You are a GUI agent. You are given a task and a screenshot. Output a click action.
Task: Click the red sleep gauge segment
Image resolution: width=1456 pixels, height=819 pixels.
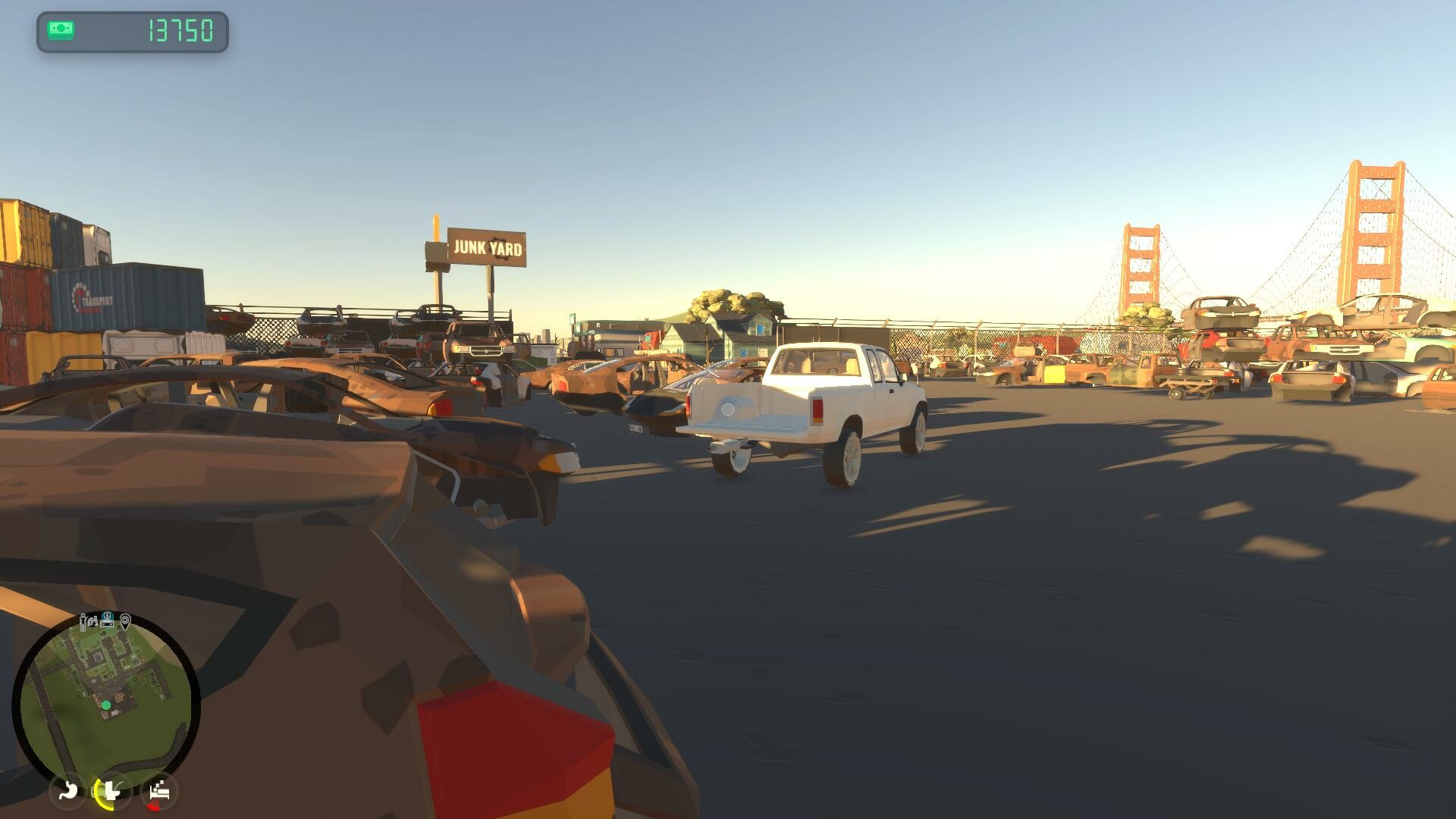point(154,805)
